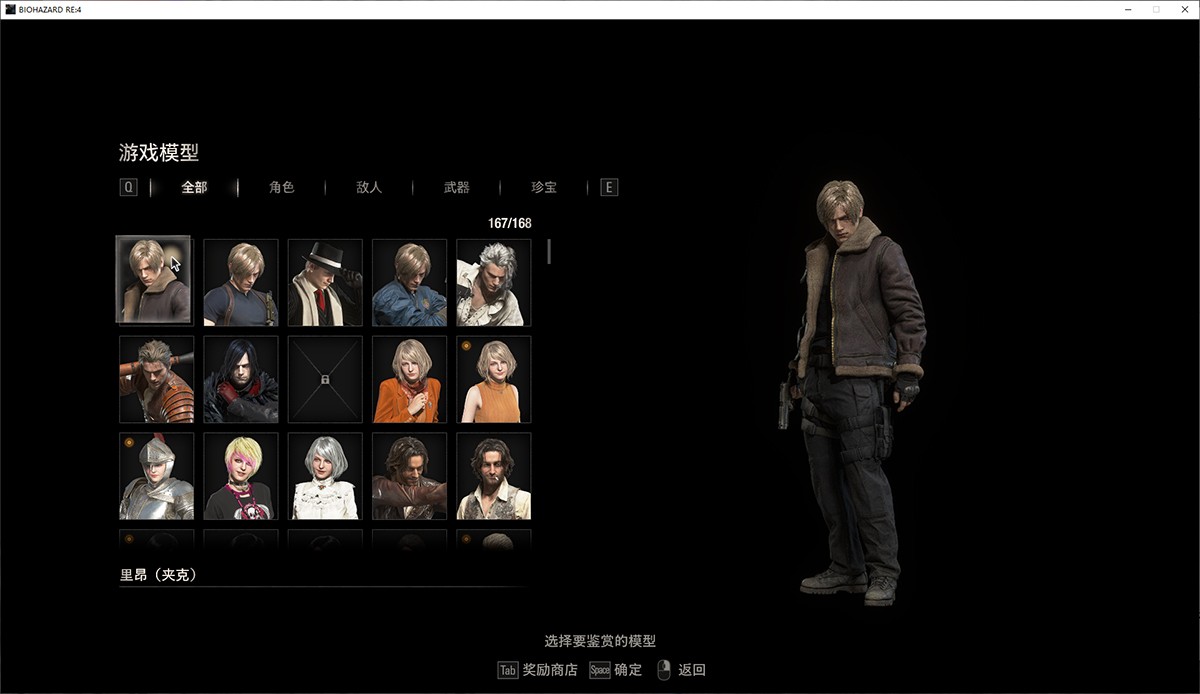Image resolution: width=1200 pixels, height=694 pixels.
Task: Choose the silver-haired woman in white outfit
Action: (x=325, y=476)
